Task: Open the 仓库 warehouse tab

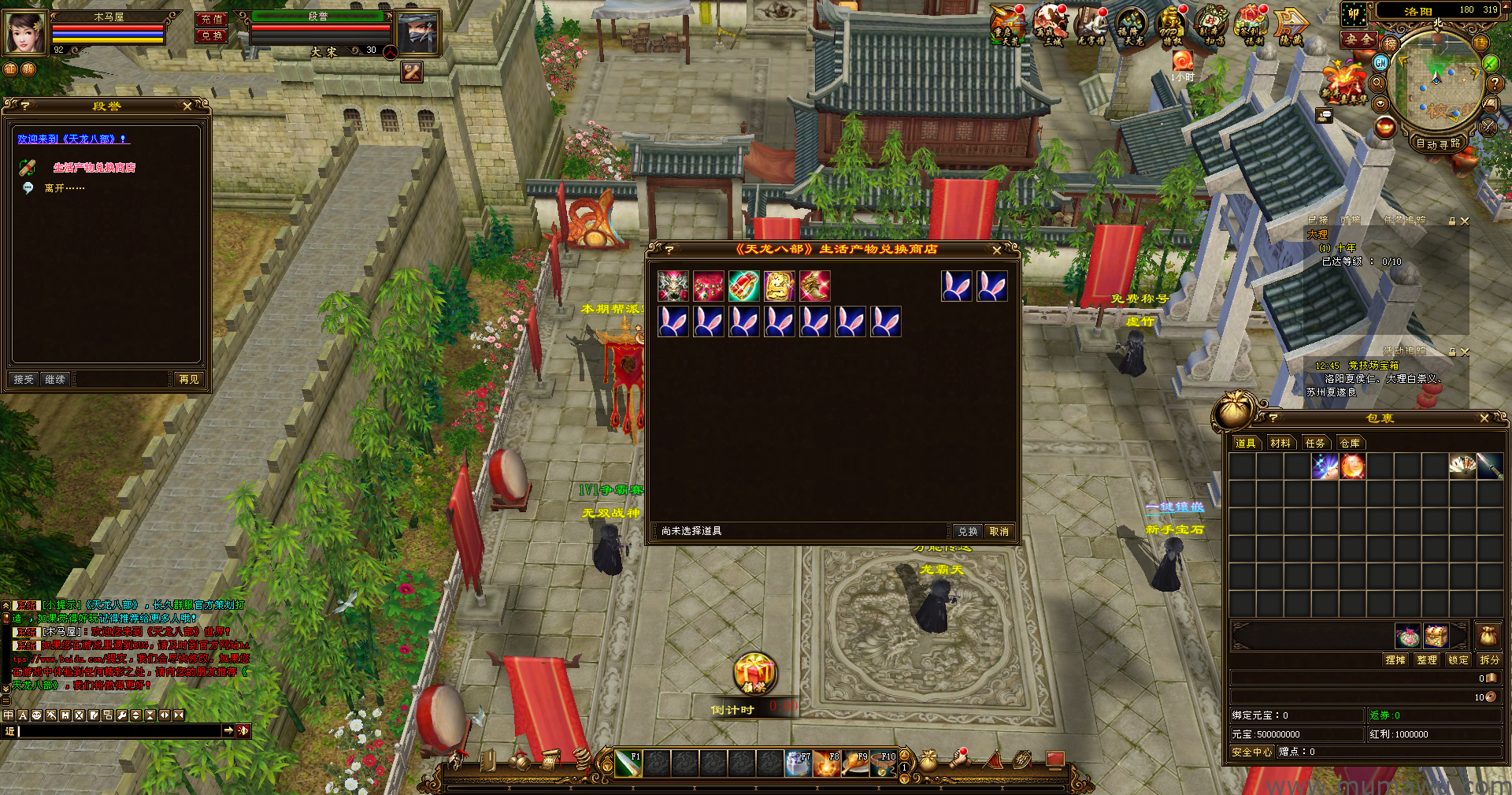Action: [x=1350, y=444]
